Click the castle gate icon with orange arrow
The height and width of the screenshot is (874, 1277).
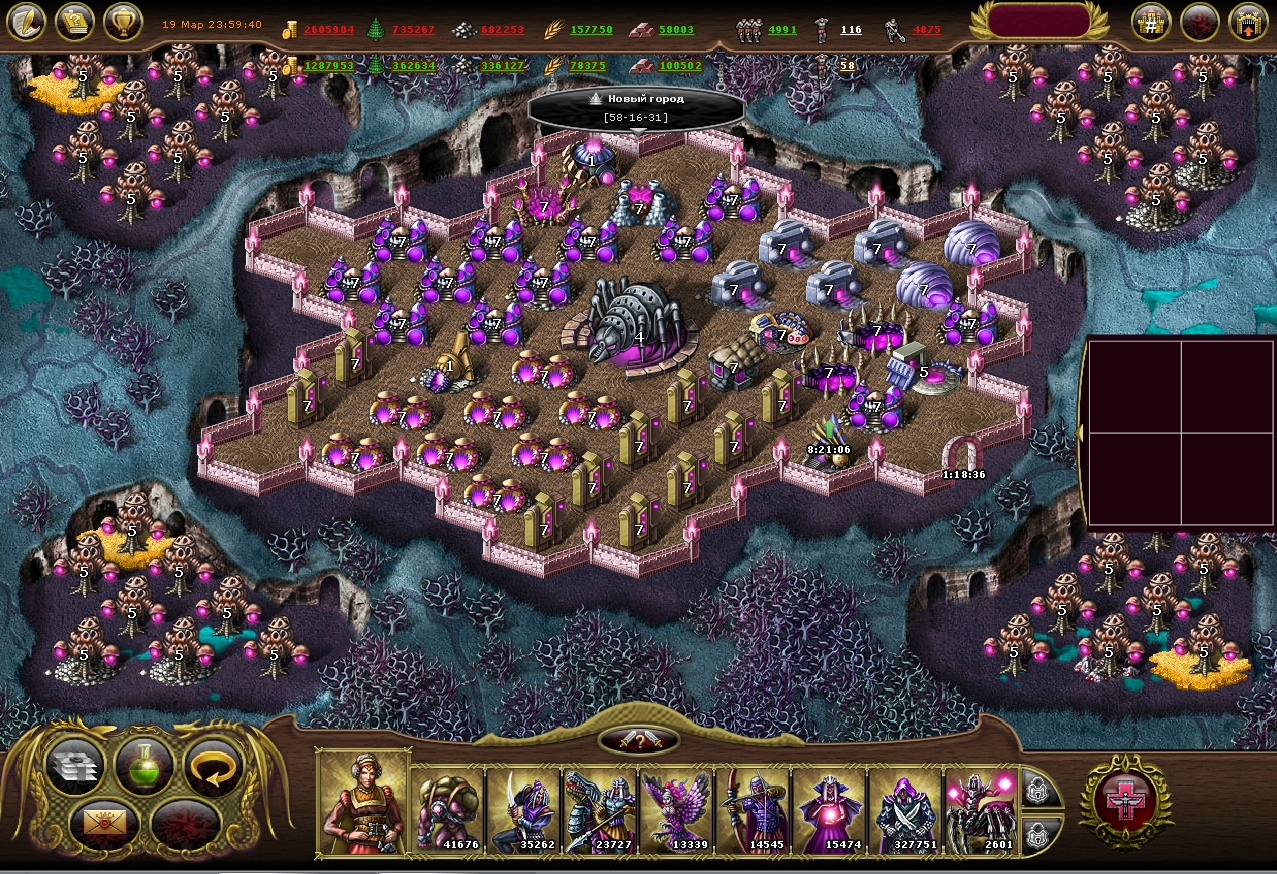pos(1248,22)
